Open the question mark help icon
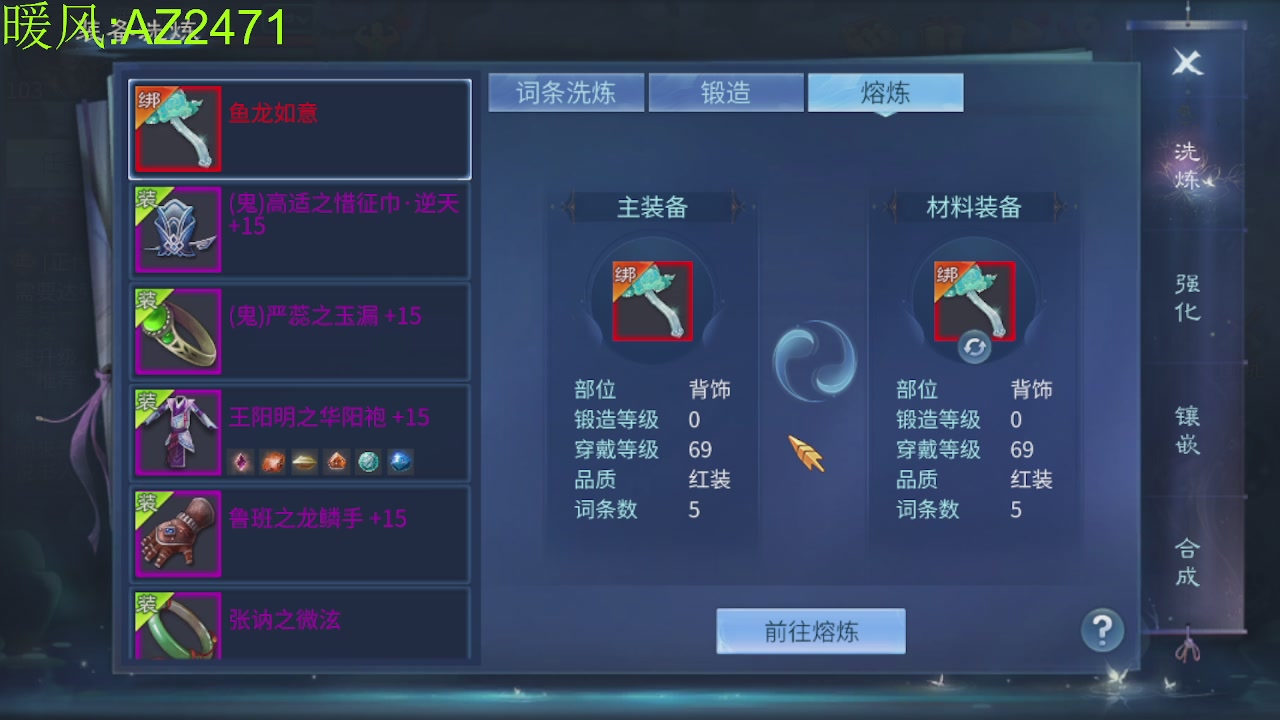Viewport: 1280px width, 720px height. [1101, 631]
